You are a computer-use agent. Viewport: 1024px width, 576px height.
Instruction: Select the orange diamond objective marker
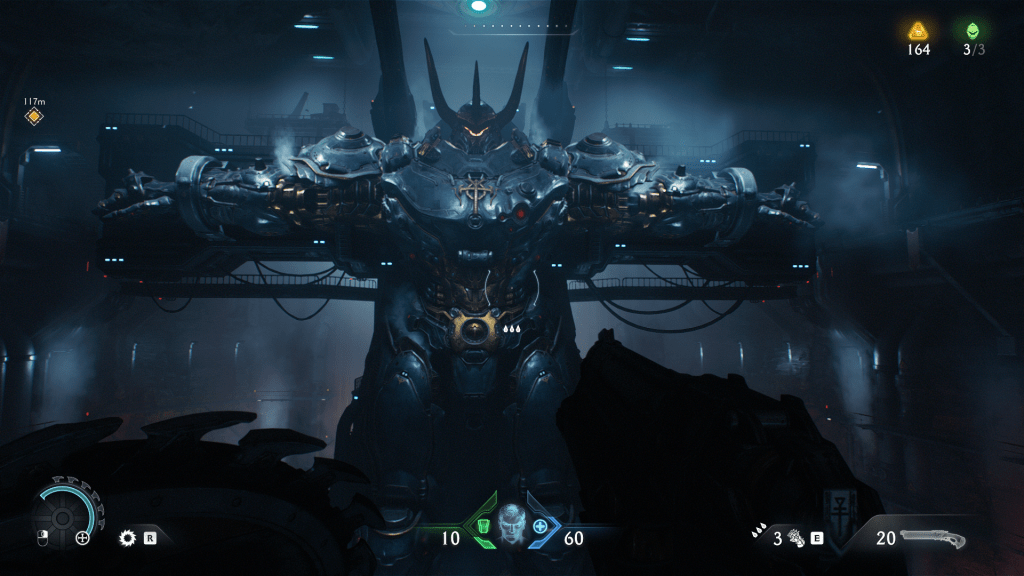[x=34, y=117]
